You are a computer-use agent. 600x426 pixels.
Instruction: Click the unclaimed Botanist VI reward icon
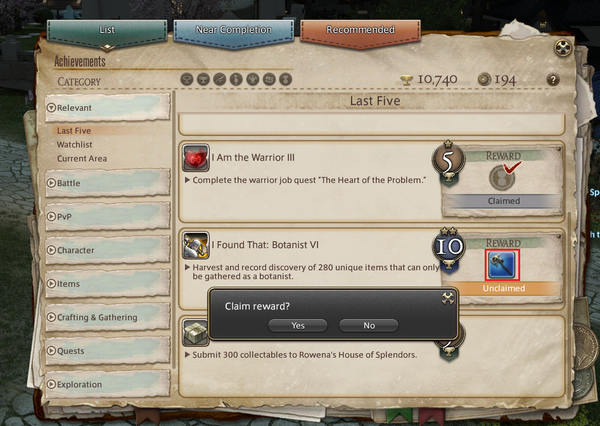500,265
